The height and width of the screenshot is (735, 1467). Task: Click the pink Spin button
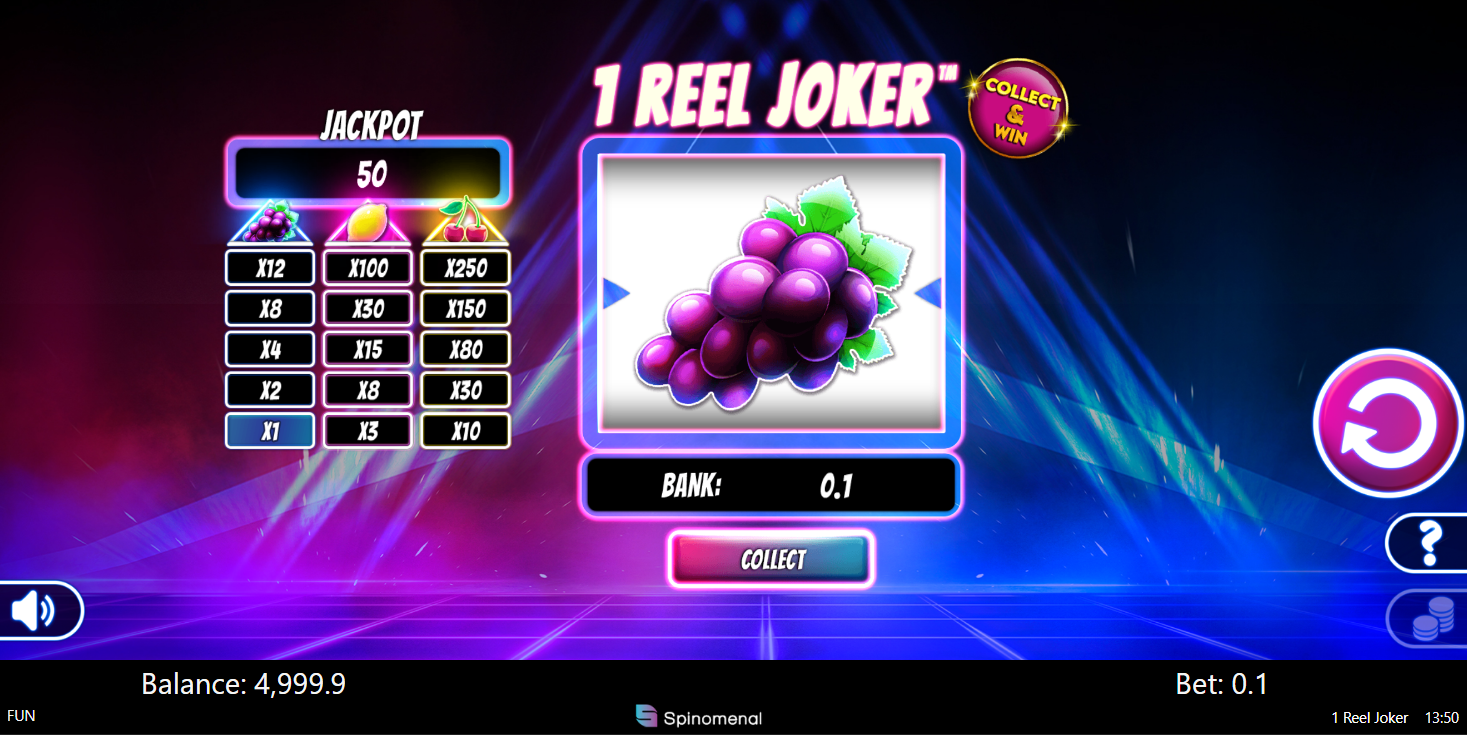1387,422
